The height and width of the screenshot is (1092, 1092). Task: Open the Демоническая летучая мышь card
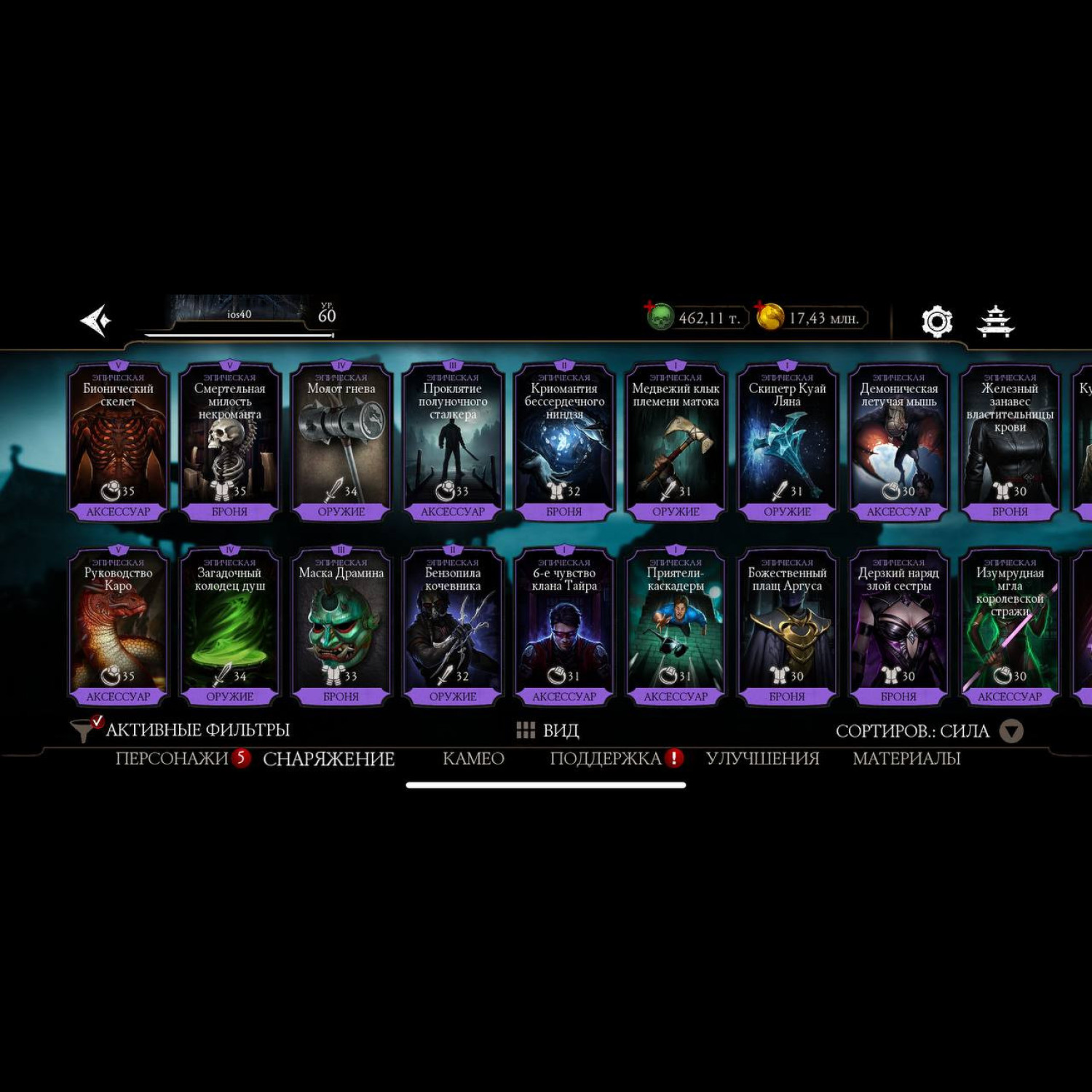coord(898,442)
